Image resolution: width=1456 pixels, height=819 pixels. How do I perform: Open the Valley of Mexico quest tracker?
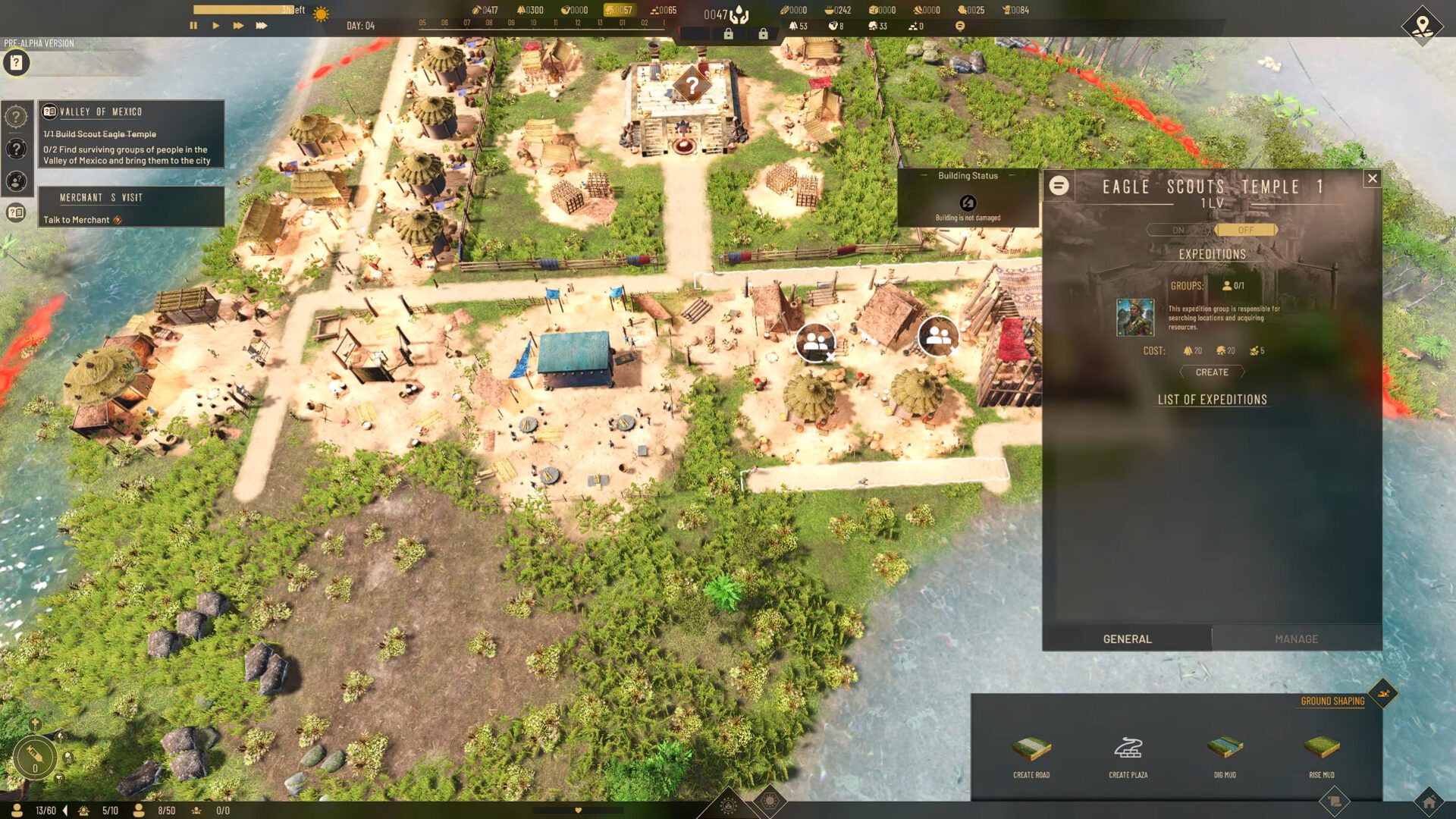click(130, 134)
